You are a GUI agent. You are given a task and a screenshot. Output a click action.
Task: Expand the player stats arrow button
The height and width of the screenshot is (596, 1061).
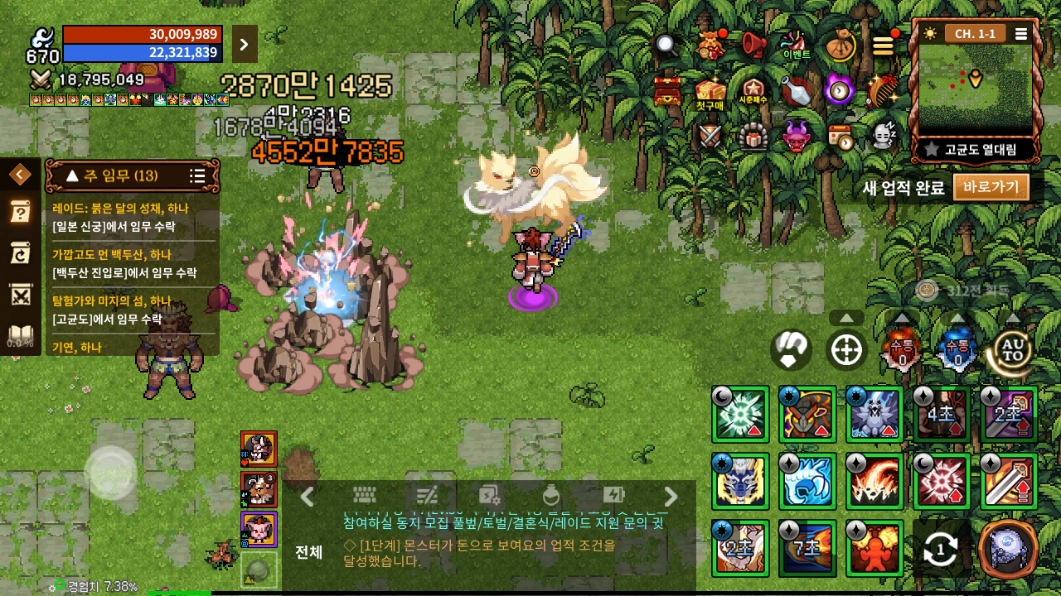coord(244,44)
